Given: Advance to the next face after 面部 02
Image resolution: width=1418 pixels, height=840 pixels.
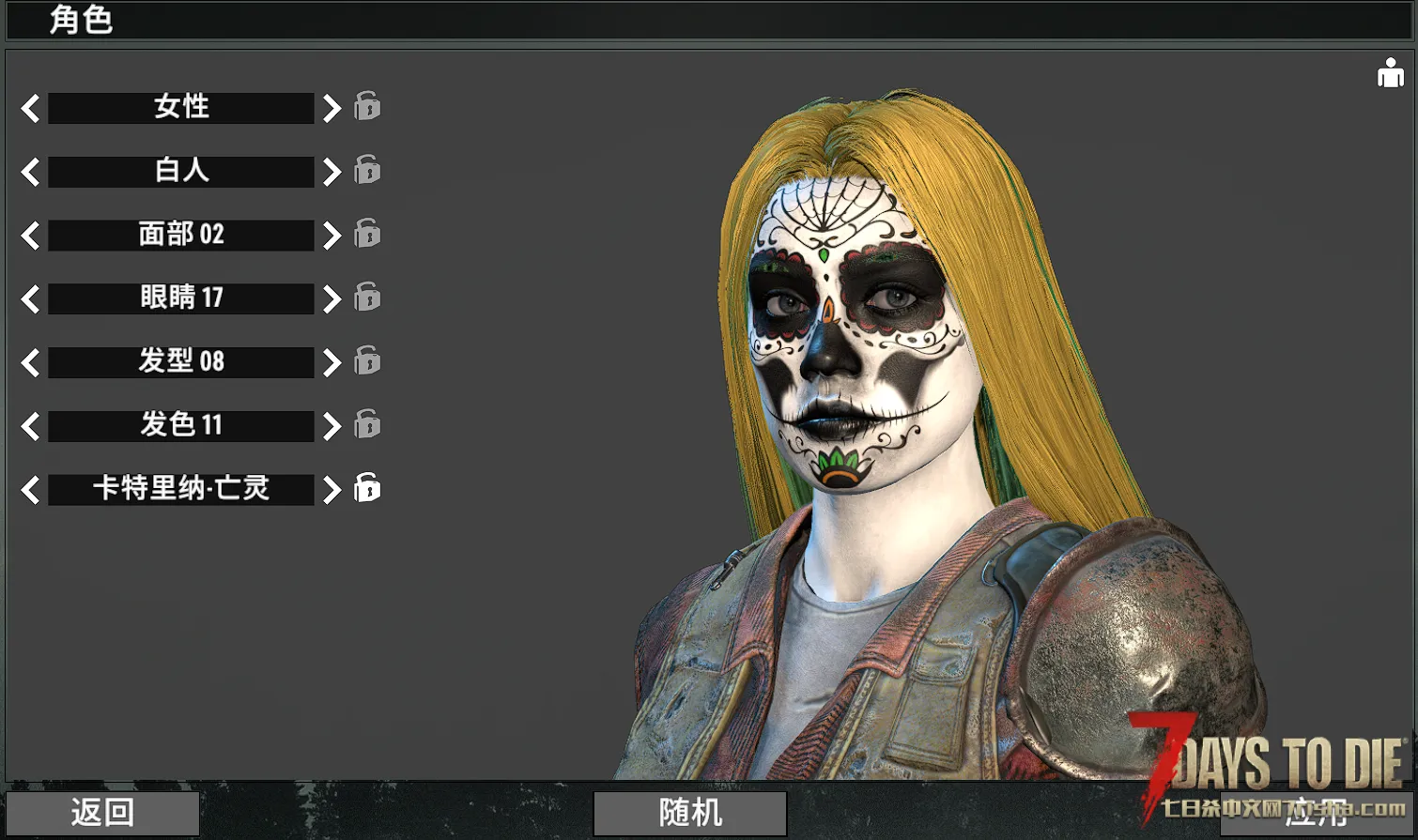Looking at the screenshot, I should [331, 235].
